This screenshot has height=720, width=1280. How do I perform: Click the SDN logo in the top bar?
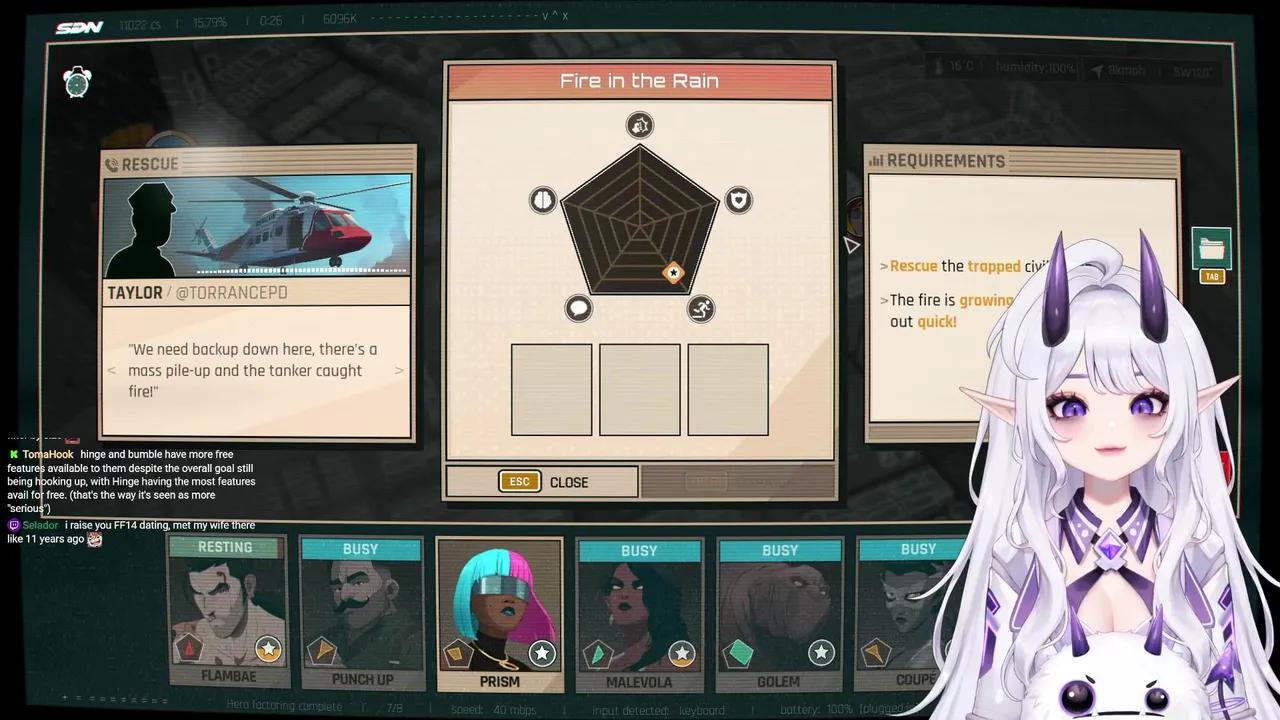79,27
